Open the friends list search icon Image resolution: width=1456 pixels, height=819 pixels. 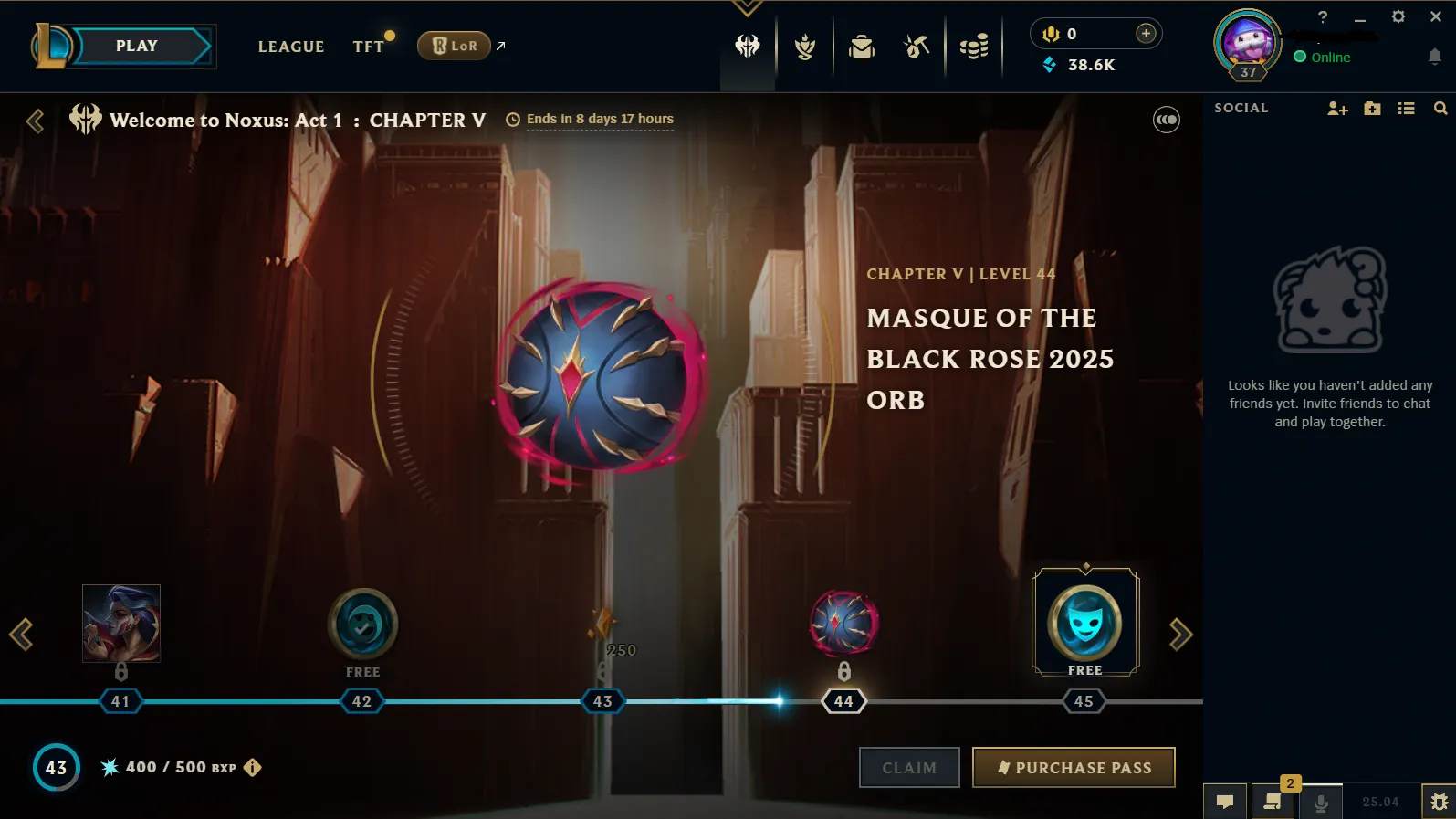pos(1440,108)
